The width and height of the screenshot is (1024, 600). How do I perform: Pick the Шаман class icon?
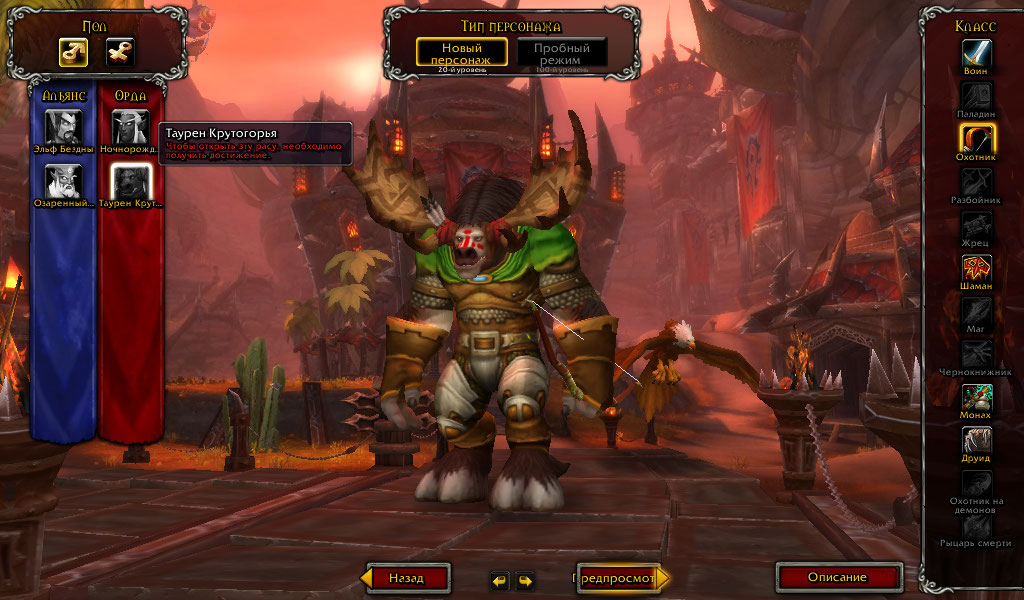977,268
